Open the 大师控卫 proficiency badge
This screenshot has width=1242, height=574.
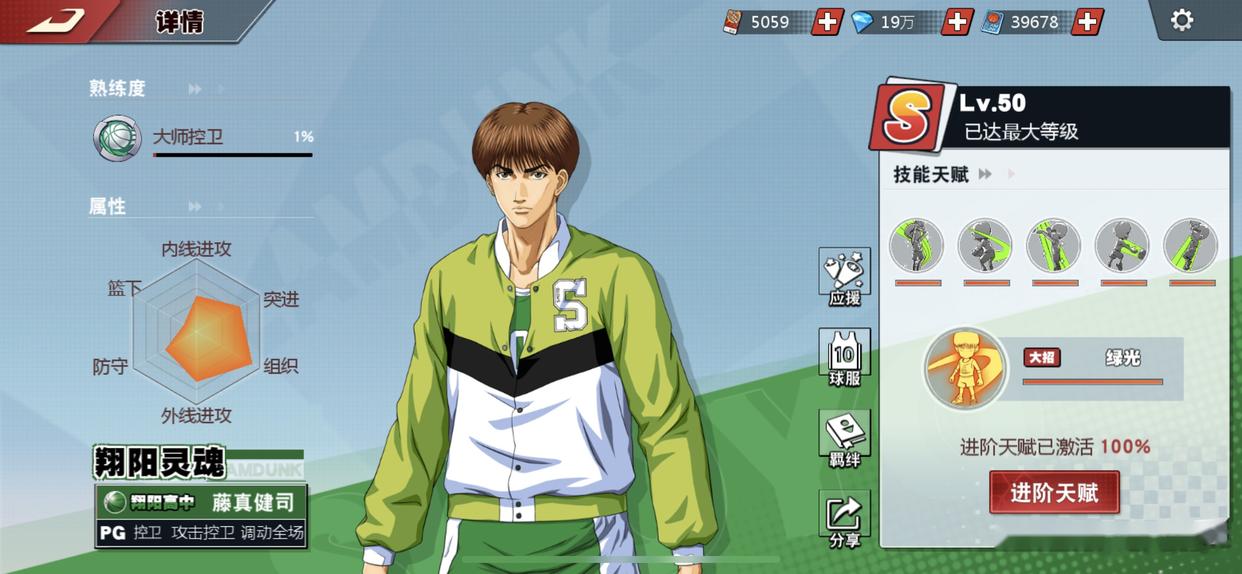[117, 138]
